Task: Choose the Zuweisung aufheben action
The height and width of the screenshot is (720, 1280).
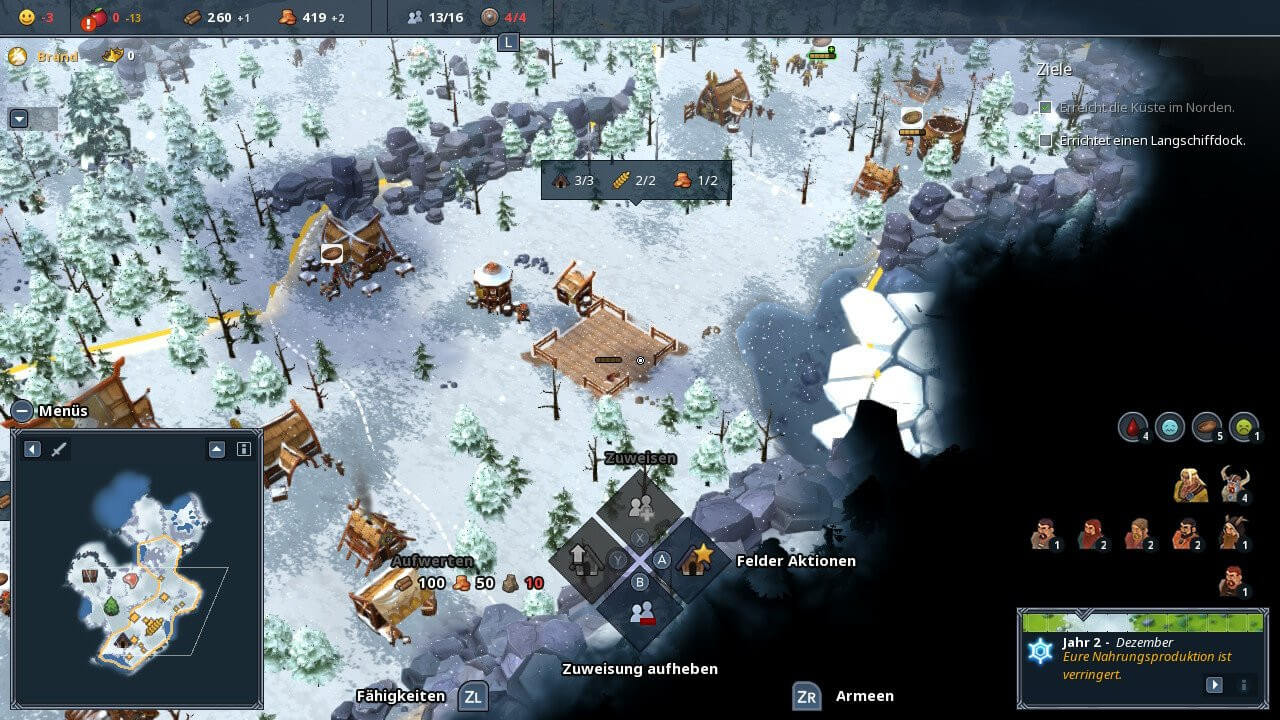Action: pyautogui.click(x=641, y=611)
